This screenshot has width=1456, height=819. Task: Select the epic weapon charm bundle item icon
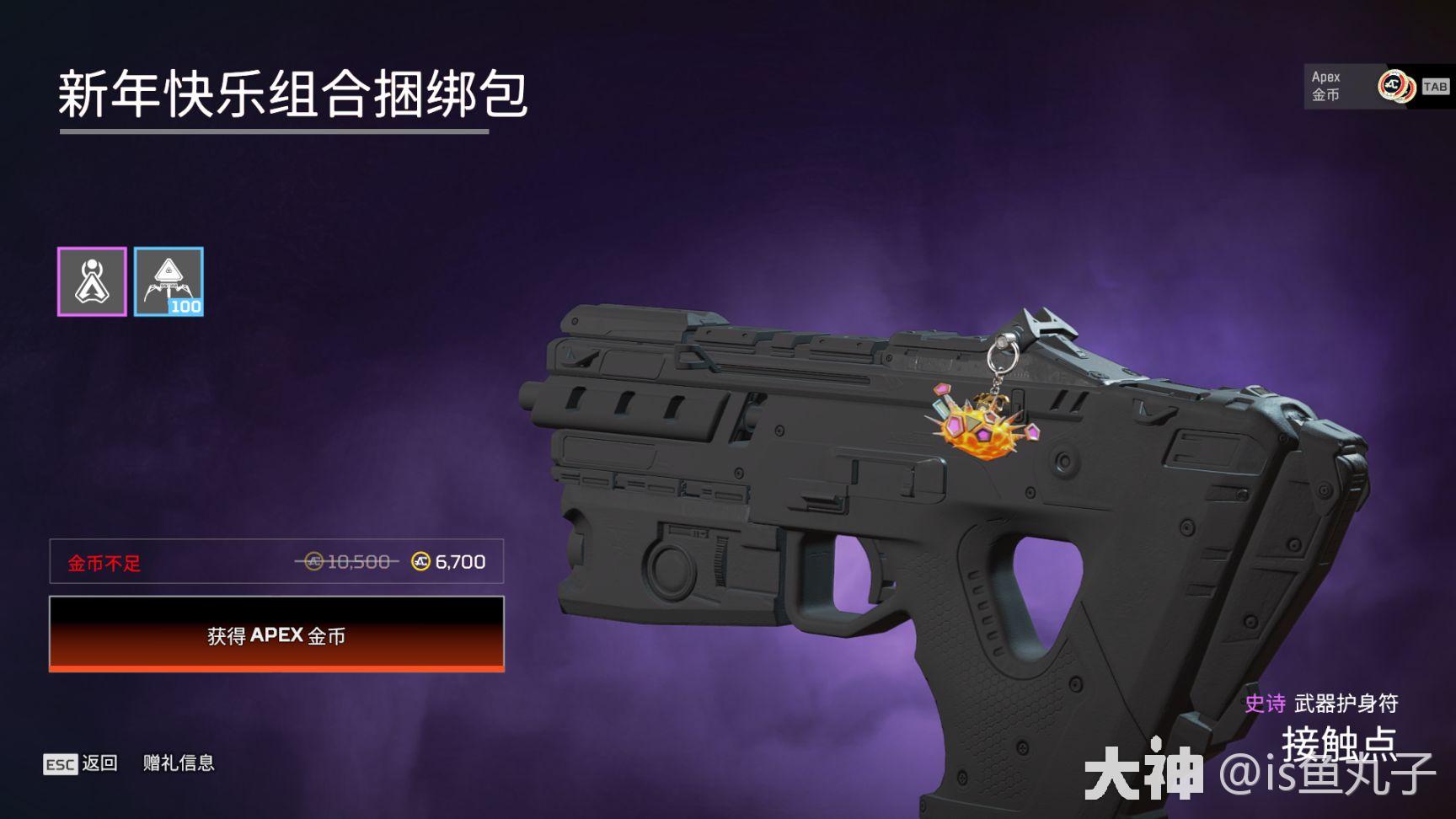click(x=93, y=281)
